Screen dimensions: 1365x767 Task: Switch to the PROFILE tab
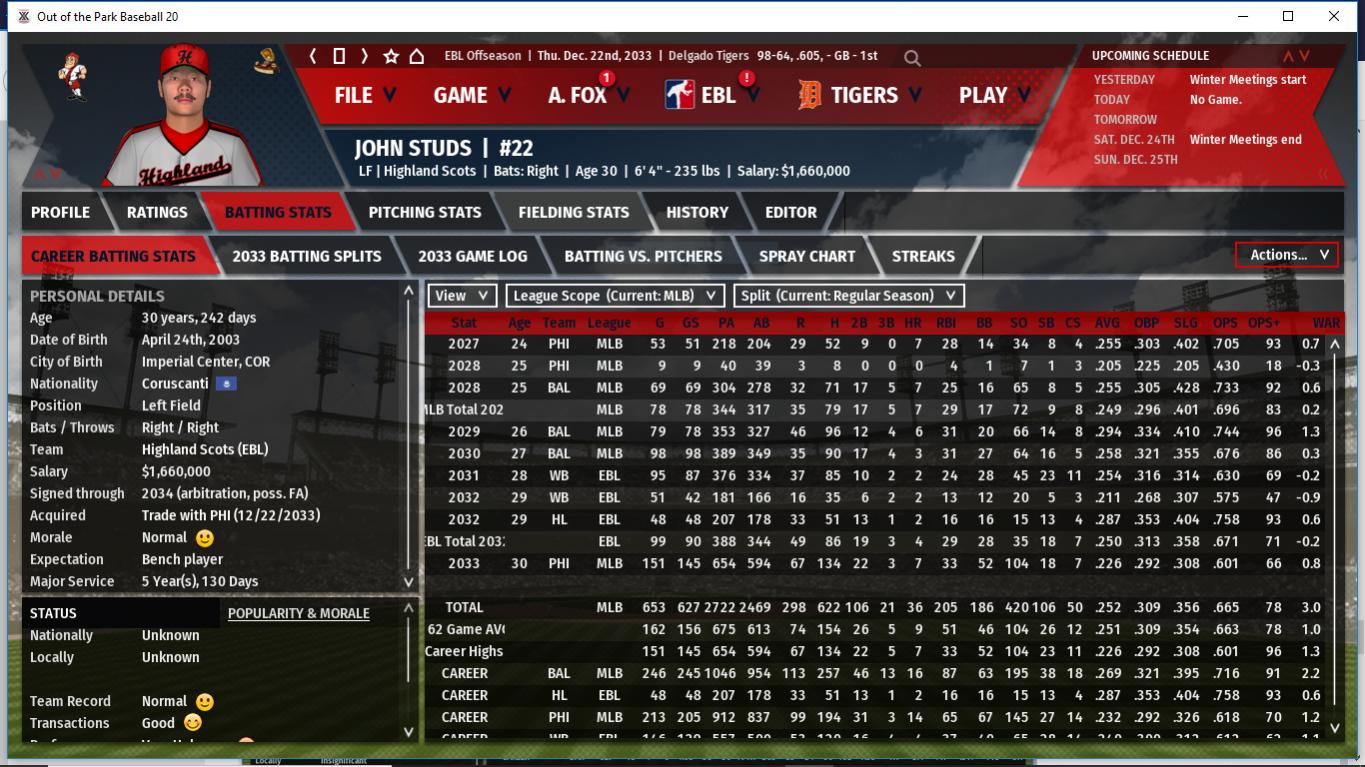tap(60, 212)
